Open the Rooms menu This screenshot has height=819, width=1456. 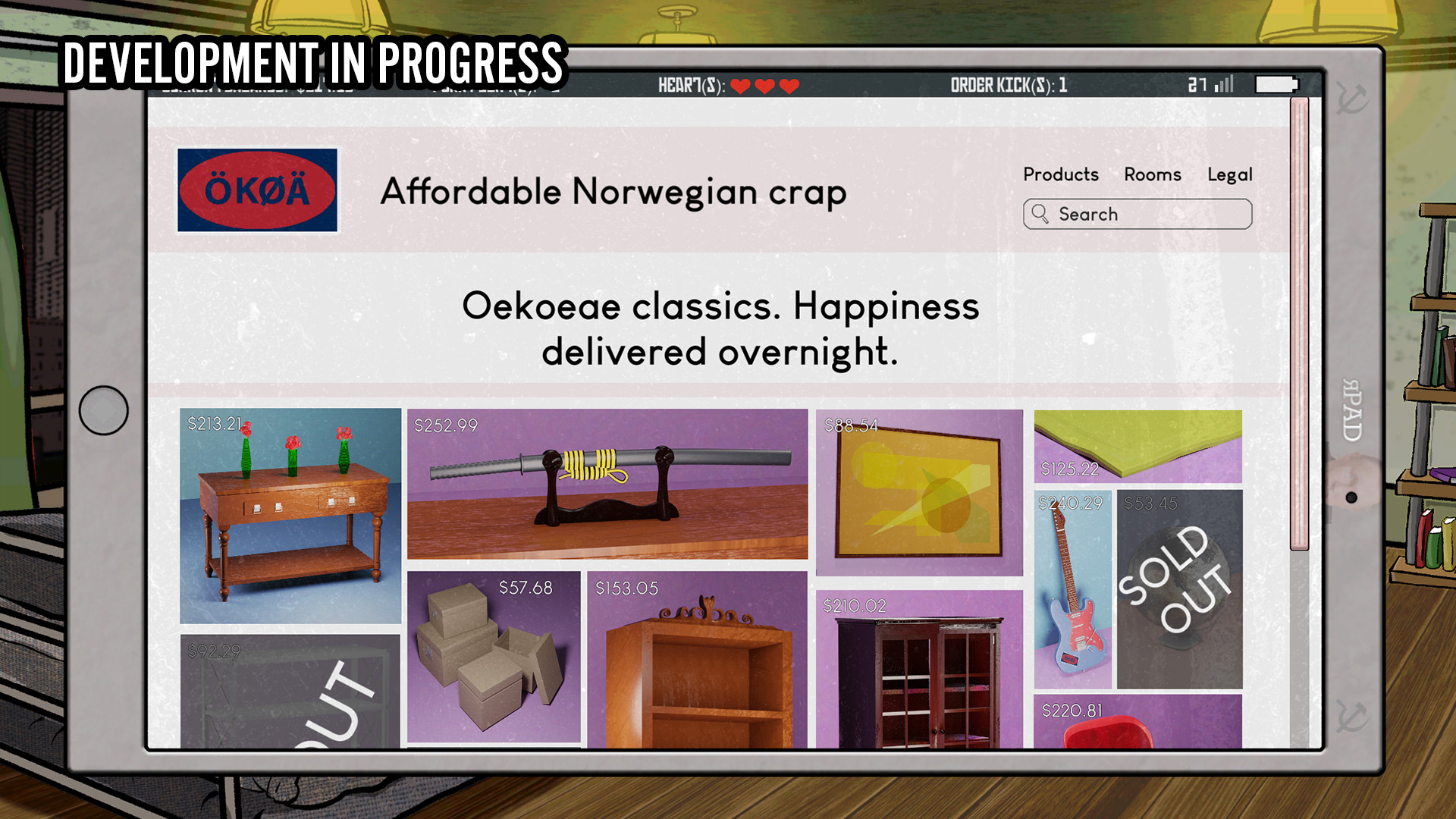[x=1153, y=174]
